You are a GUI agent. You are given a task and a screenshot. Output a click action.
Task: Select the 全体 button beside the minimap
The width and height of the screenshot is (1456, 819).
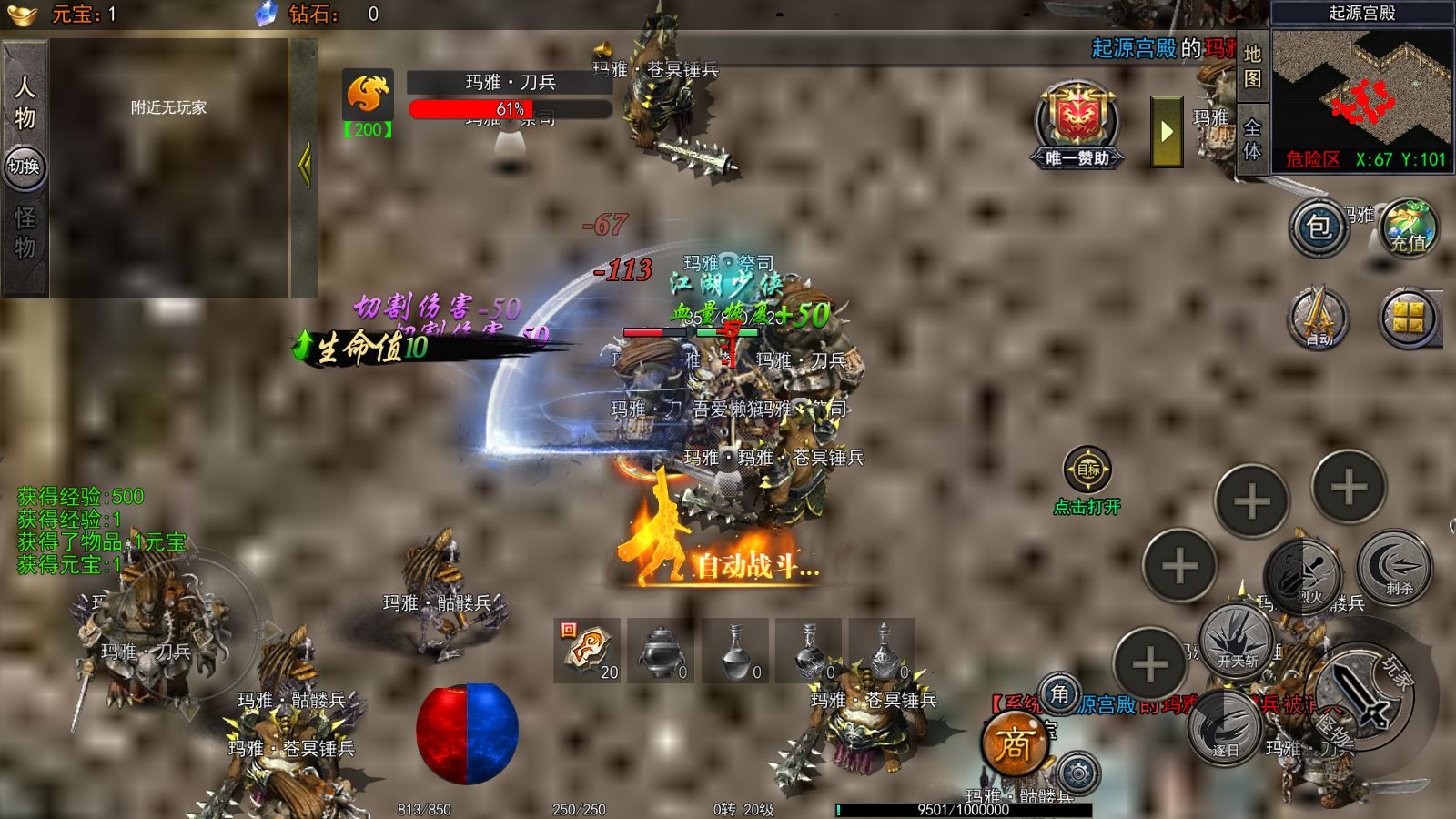pyautogui.click(x=1252, y=139)
